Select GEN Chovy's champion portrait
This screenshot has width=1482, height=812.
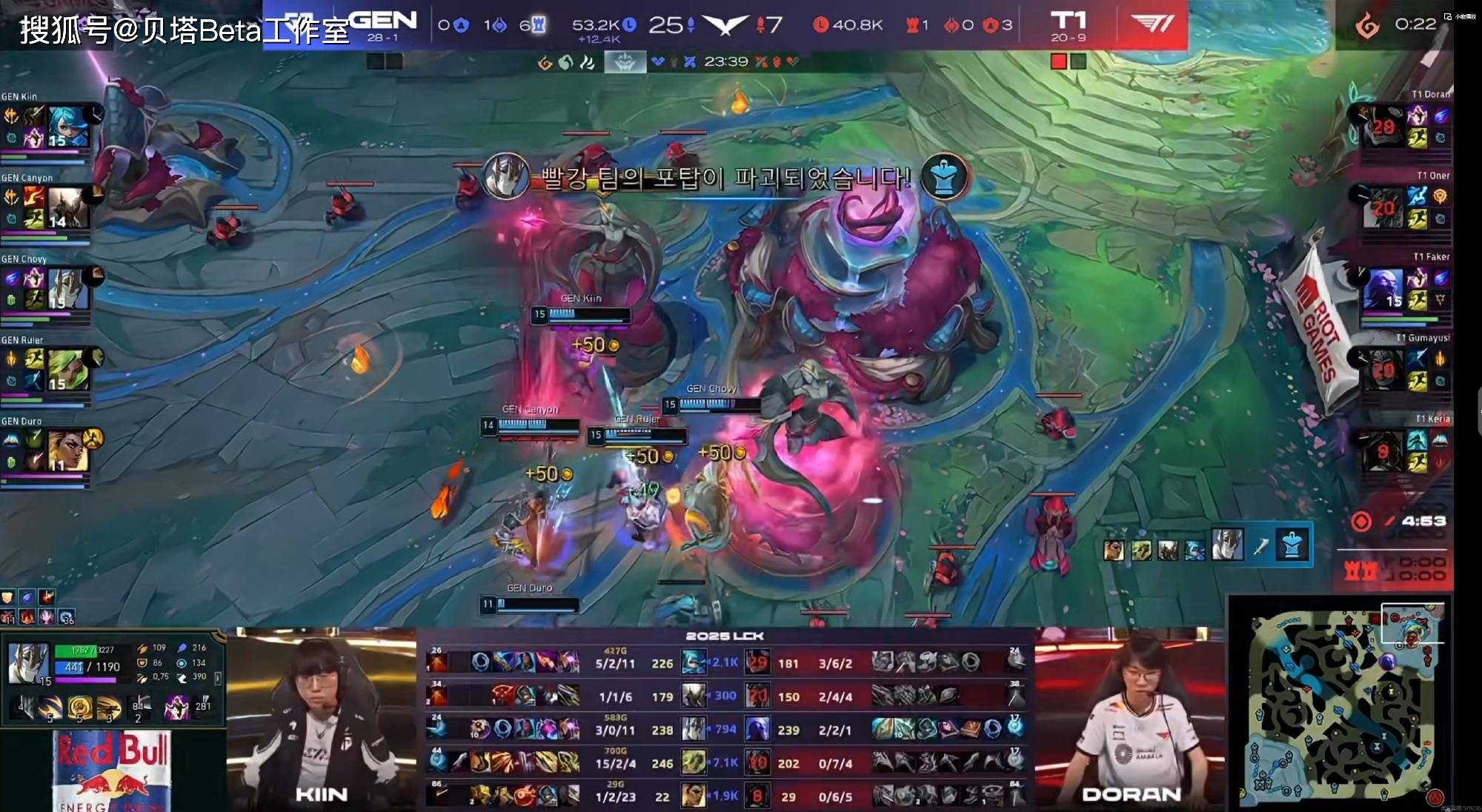click(68, 288)
